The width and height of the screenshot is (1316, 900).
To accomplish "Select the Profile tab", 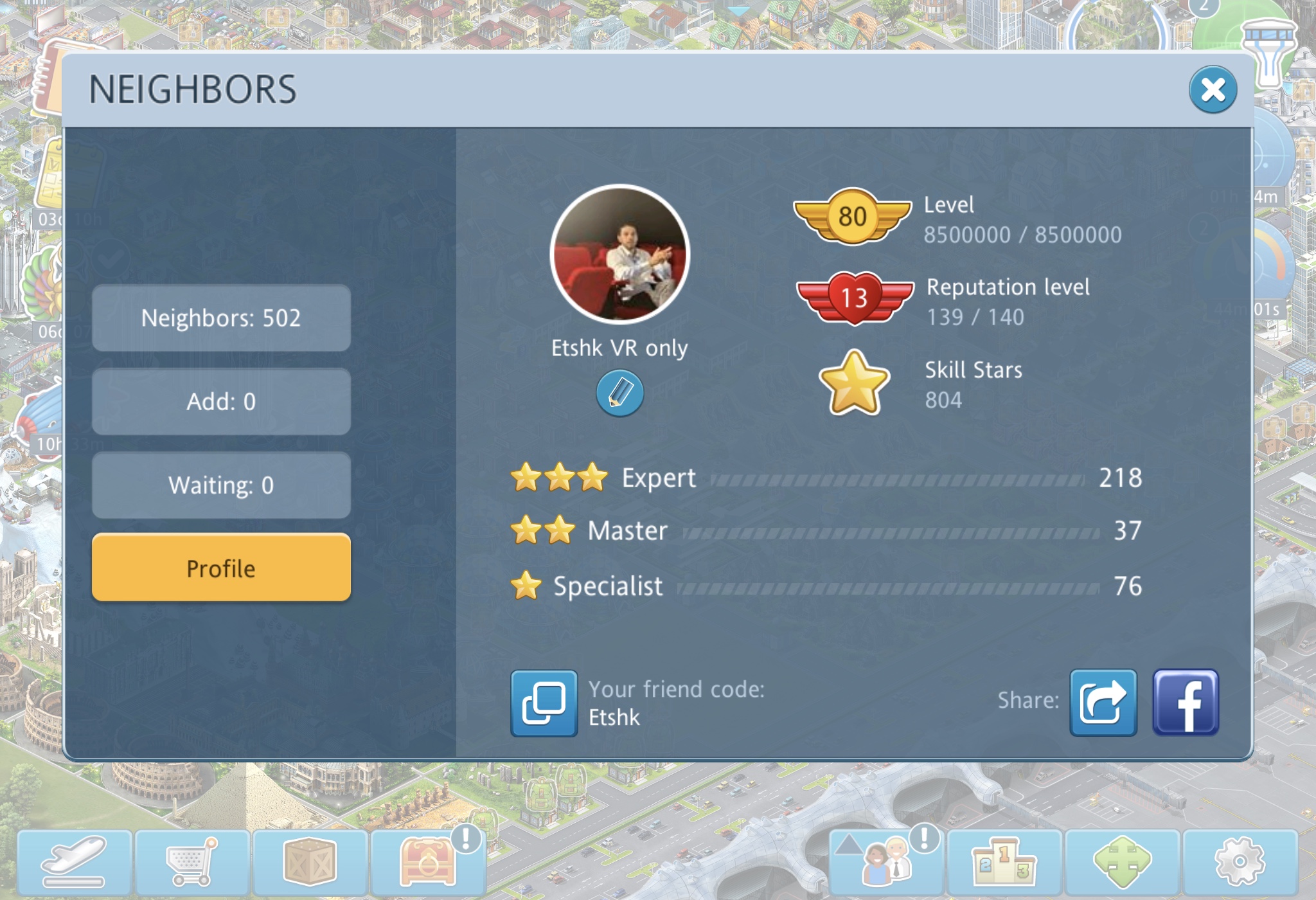I will (x=221, y=568).
